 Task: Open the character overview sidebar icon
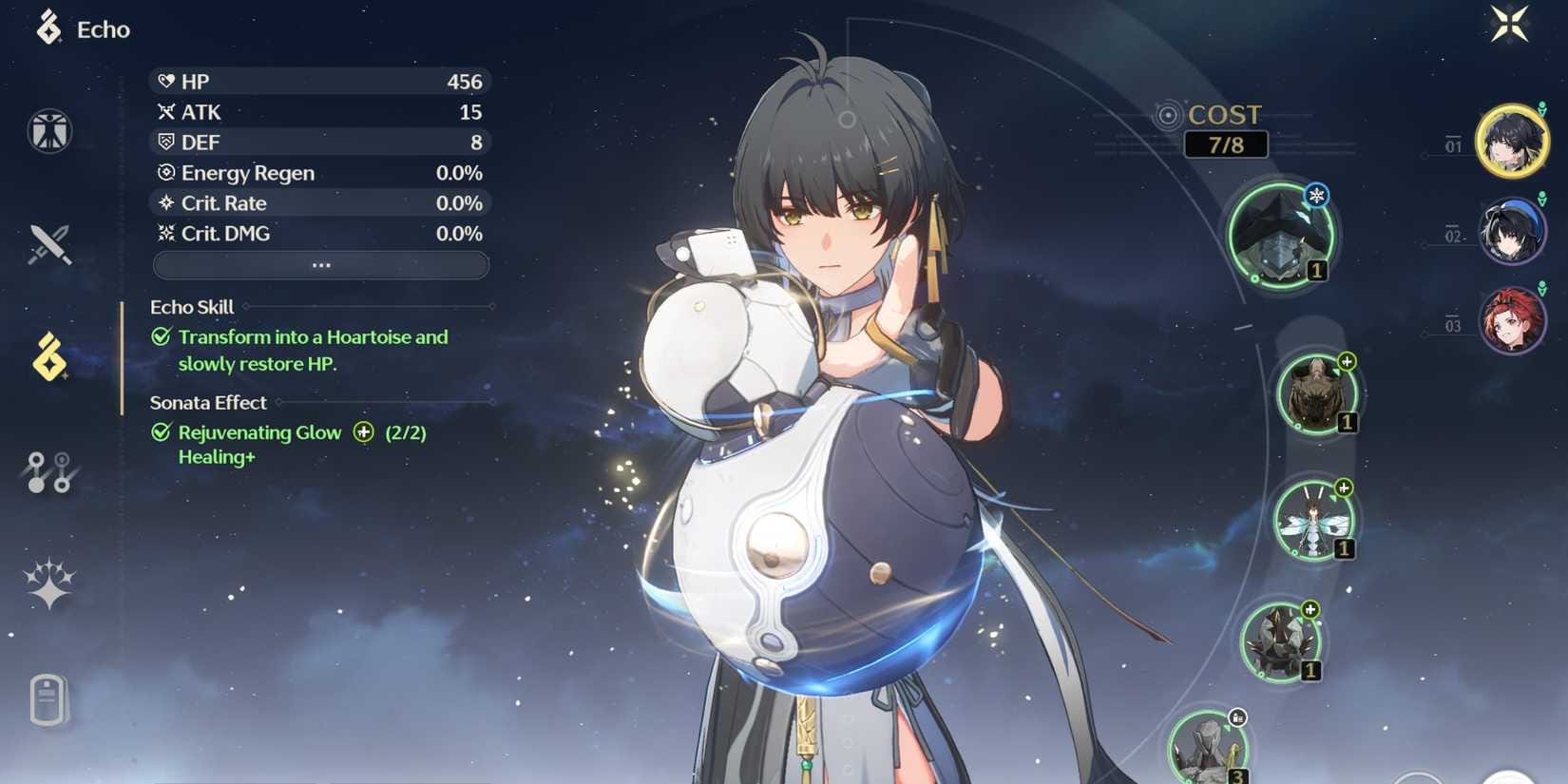(x=48, y=131)
